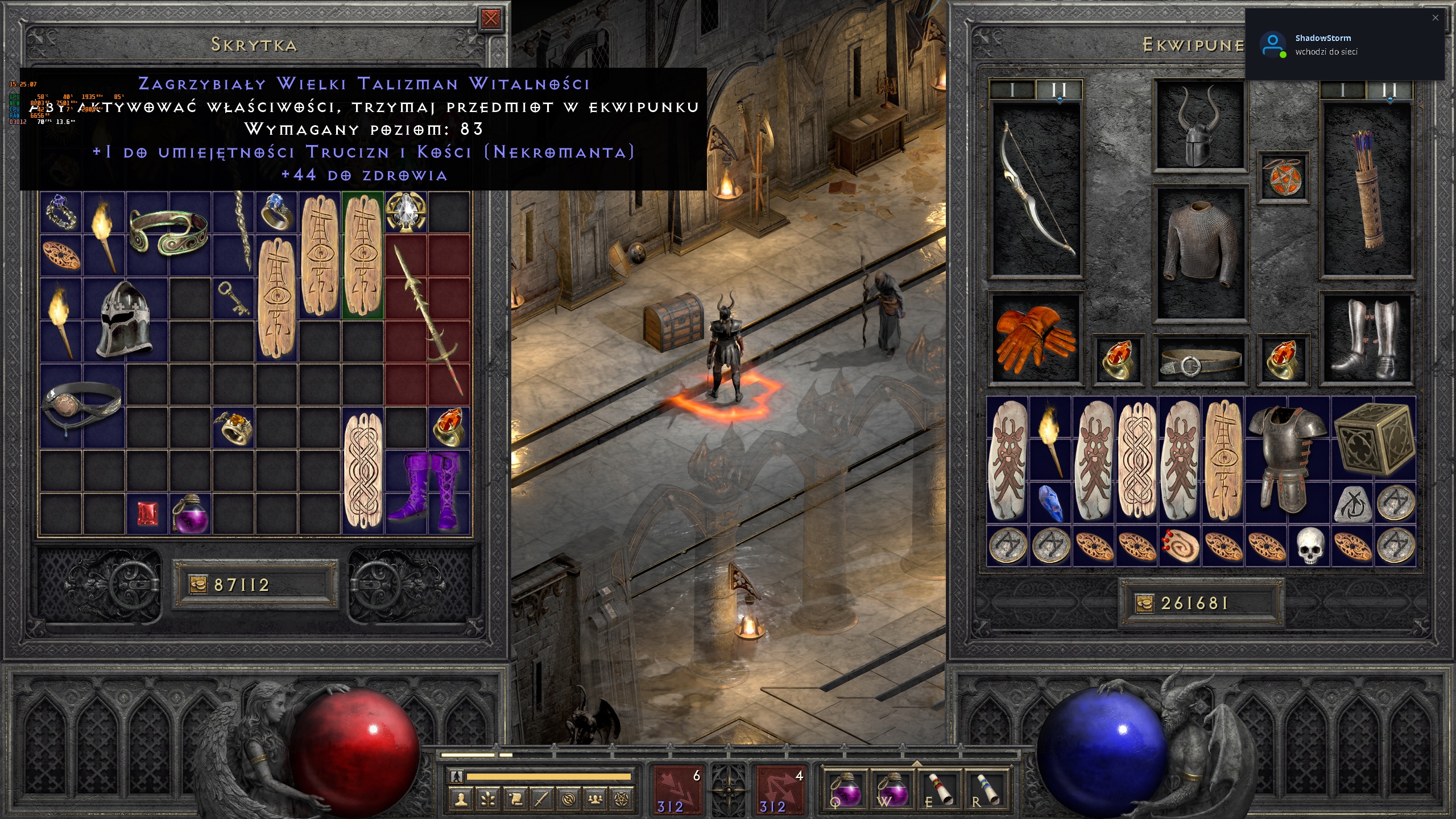Grab the red ruby gem in stash
This screenshot has height=819, width=1456.
click(x=148, y=514)
